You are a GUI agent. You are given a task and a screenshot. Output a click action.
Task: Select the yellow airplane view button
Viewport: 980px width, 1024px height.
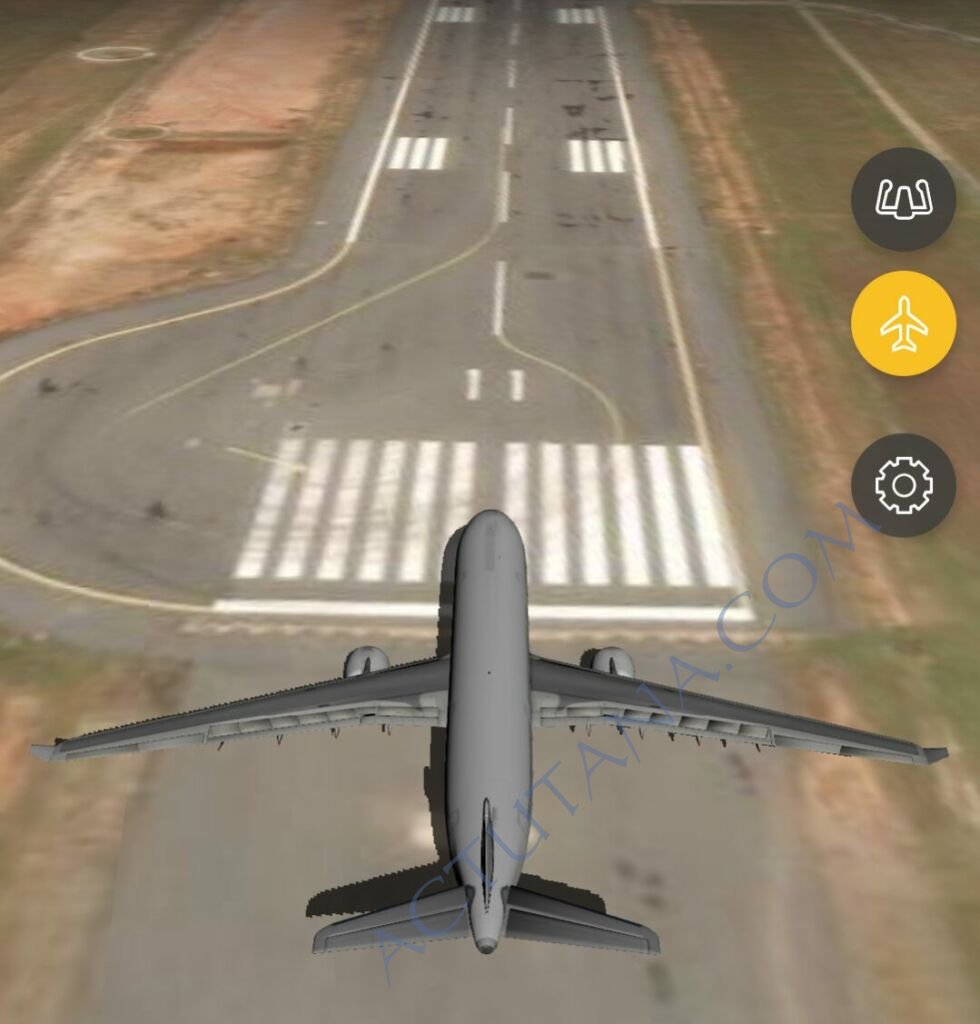pyautogui.click(x=903, y=324)
